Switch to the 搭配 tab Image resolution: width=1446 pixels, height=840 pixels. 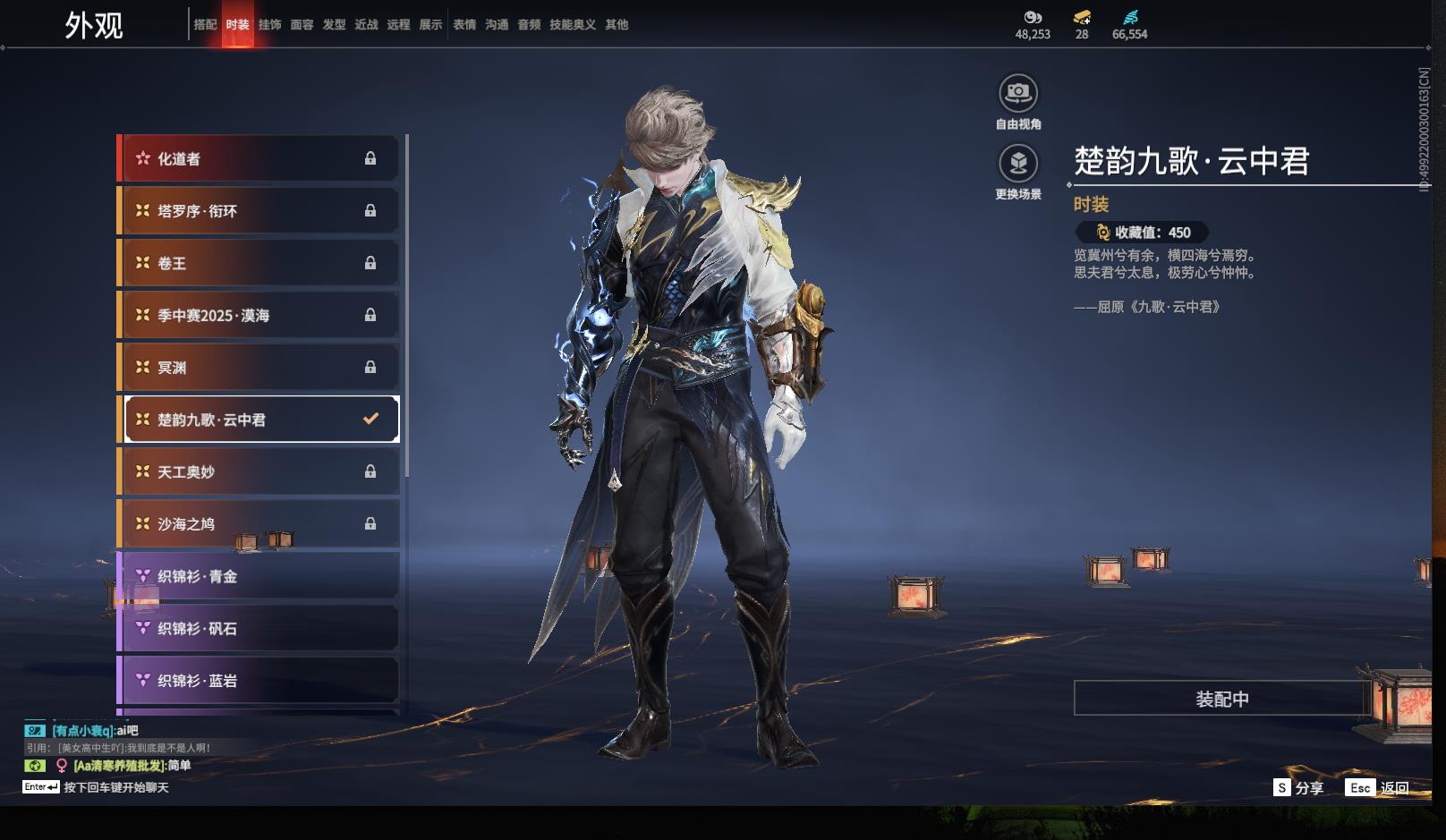pyautogui.click(x=205, y=25)
